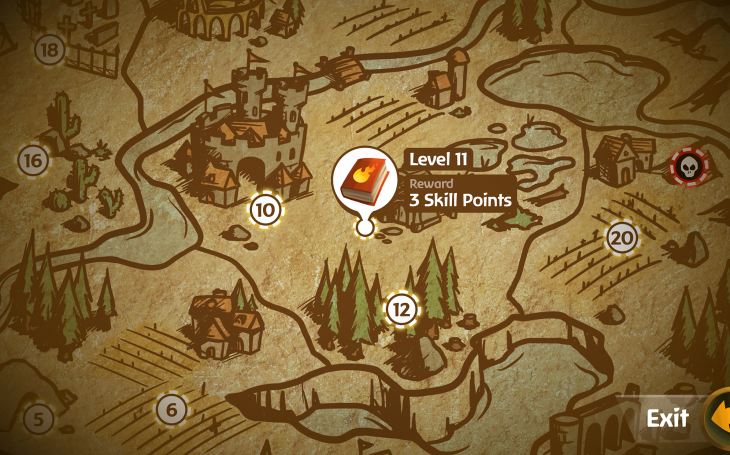The width and height of the screenshot is (730, 455).
Task: Exit the world map
Action: coord(668,418)
